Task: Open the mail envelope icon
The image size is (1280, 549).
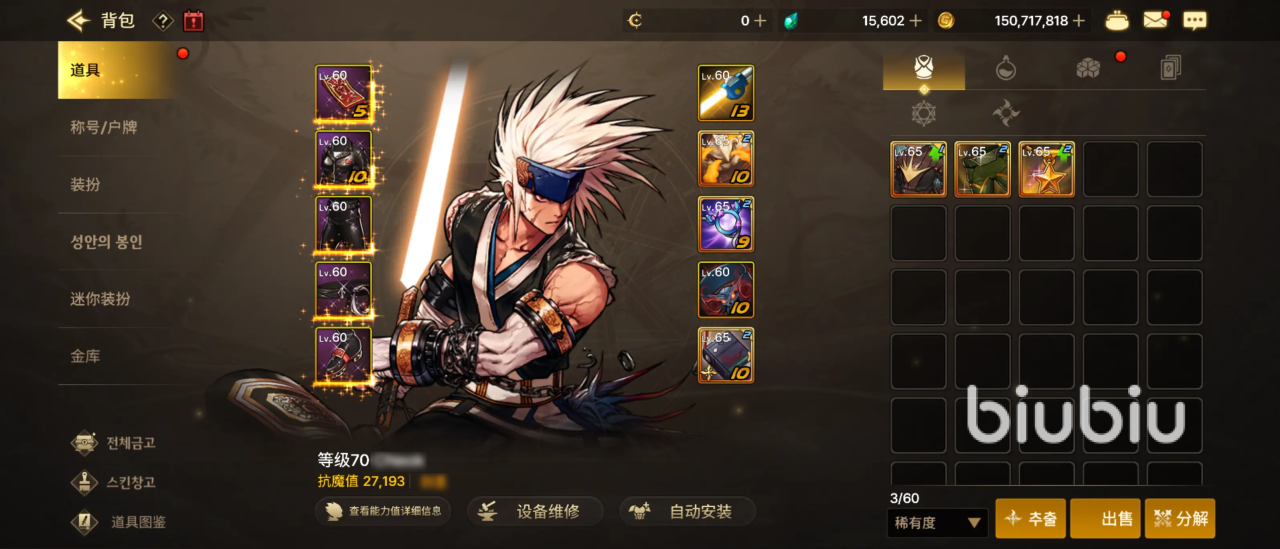Action: 1156,20
